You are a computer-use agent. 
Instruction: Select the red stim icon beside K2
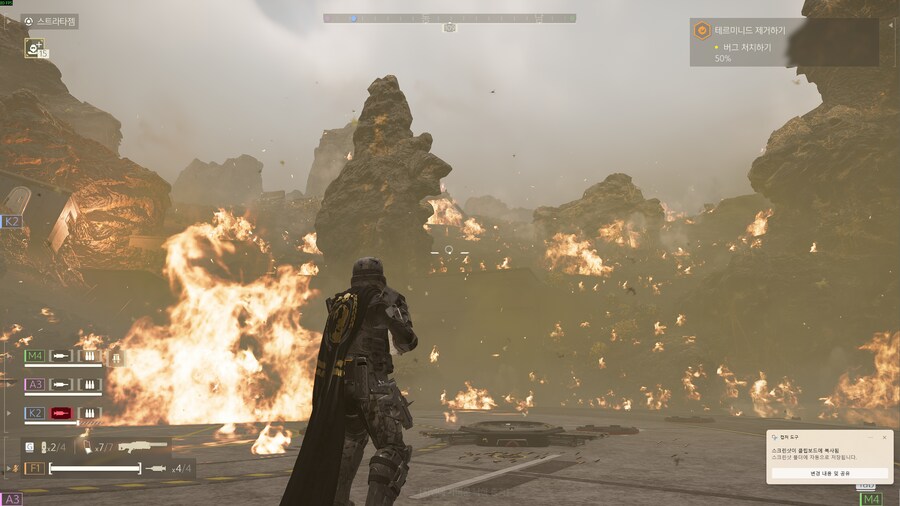62,413
